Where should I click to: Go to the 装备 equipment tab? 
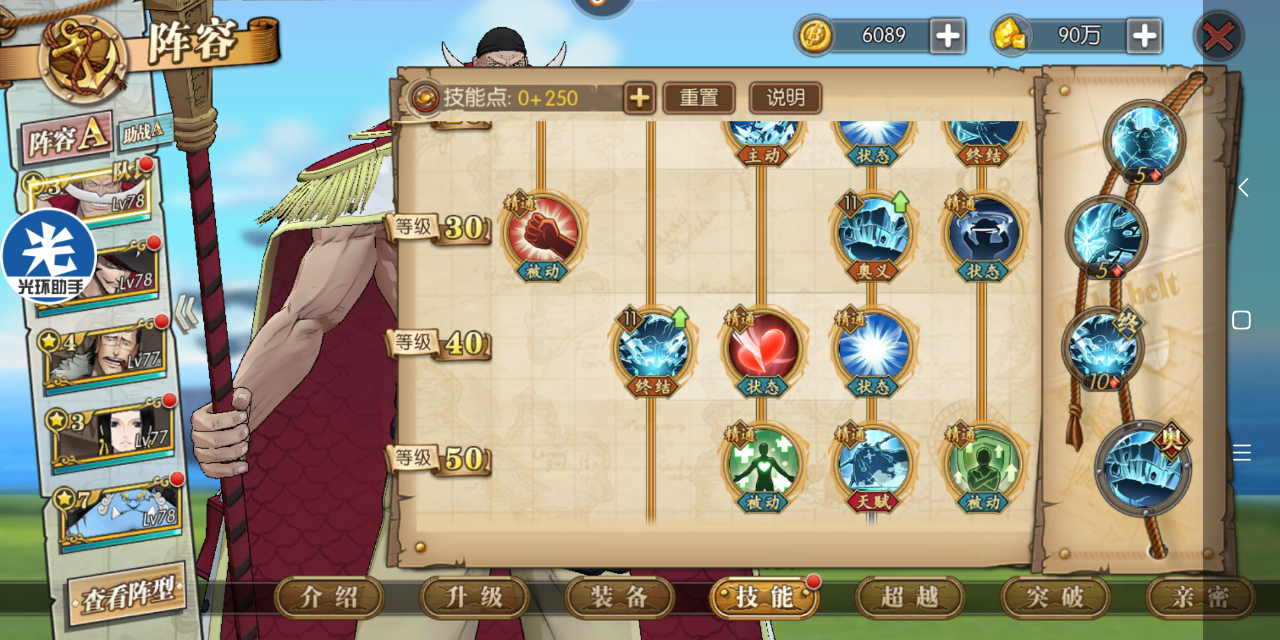(620, 598)
